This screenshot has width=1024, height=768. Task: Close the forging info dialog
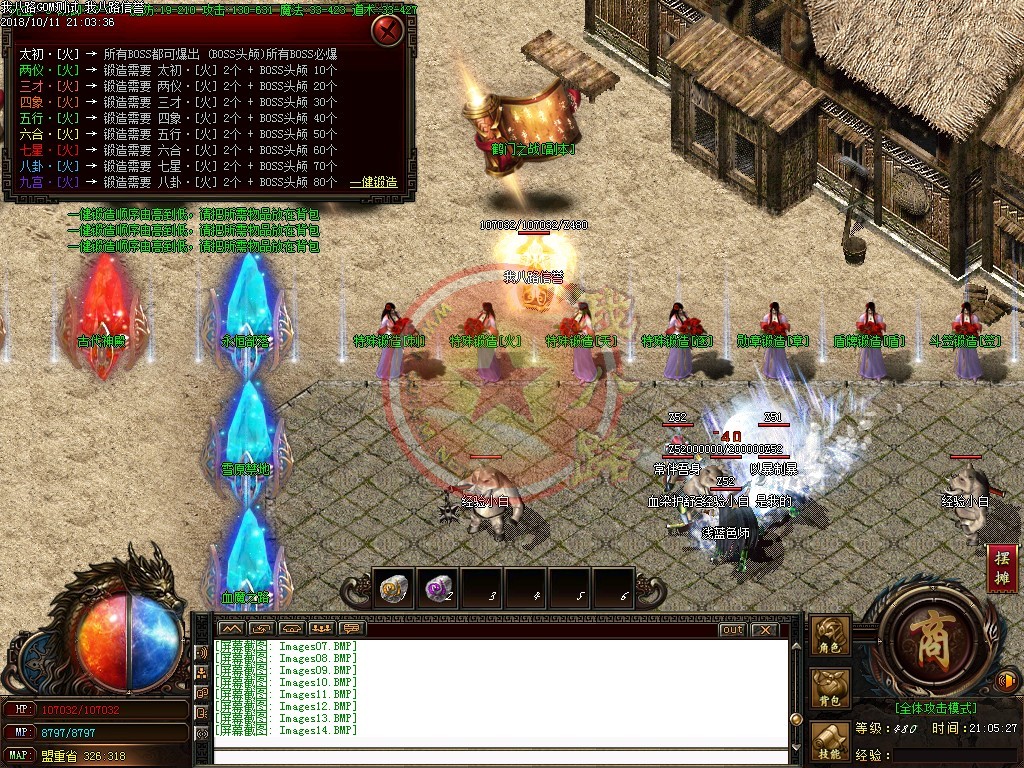386,30
